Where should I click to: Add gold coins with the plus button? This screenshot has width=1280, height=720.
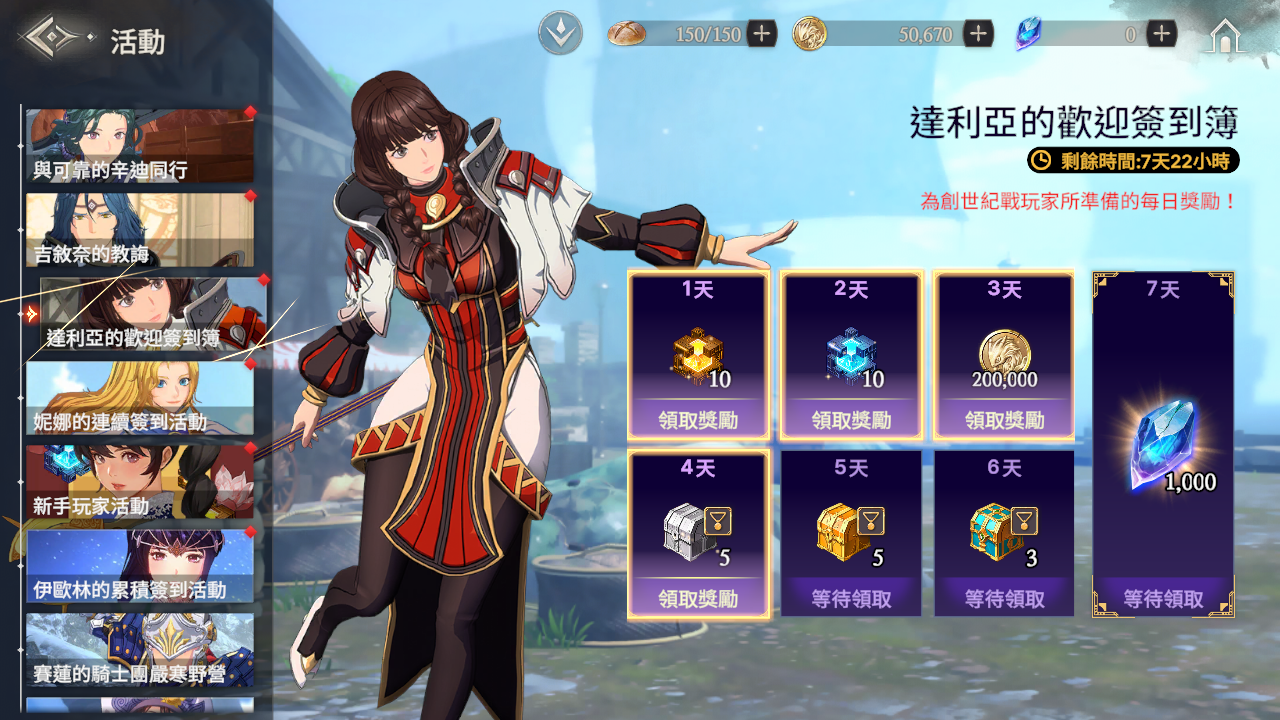pos(978,34)
